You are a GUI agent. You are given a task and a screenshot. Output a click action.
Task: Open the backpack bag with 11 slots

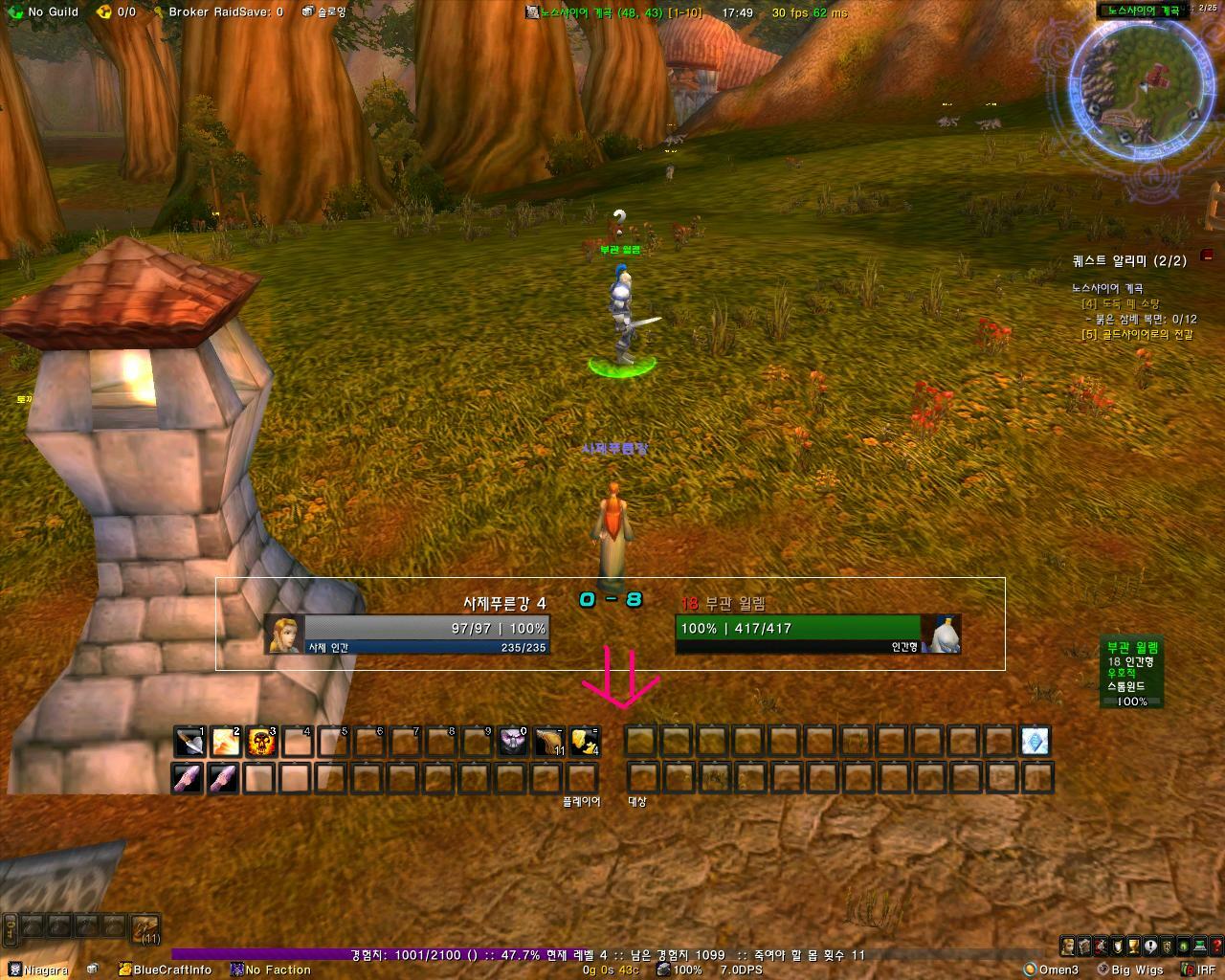[146, 927]
